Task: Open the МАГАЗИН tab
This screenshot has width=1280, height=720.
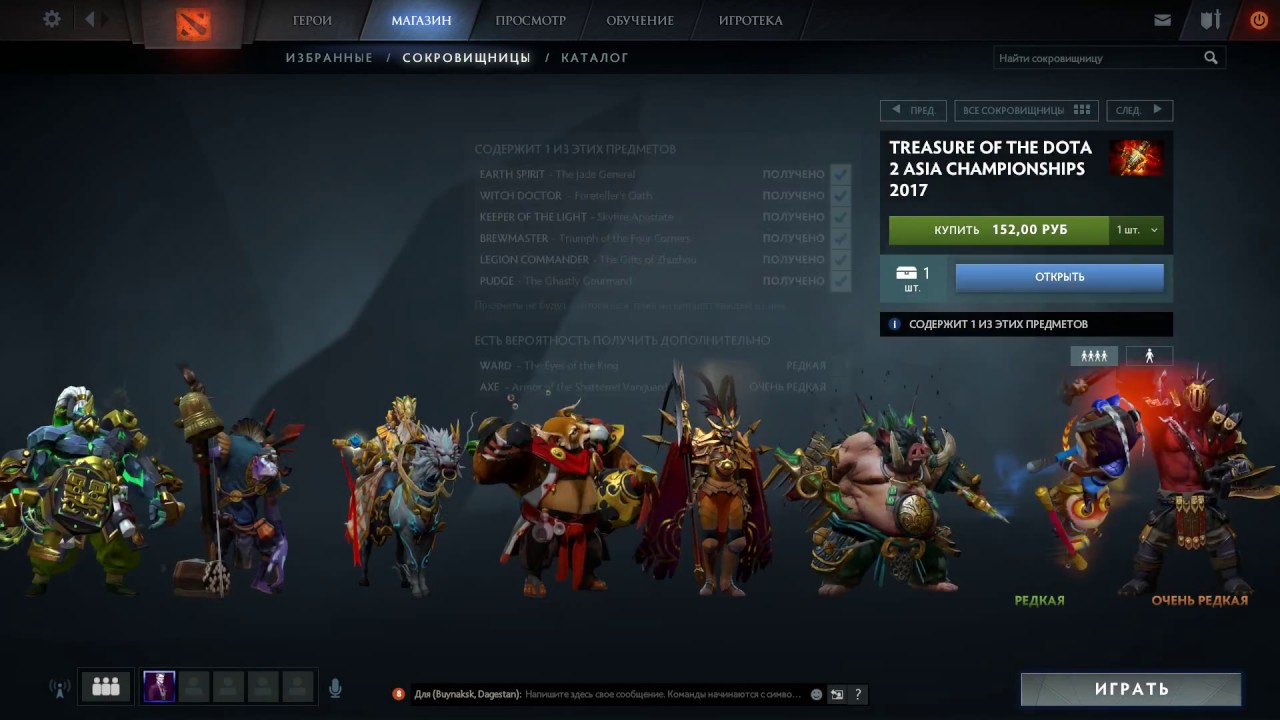Action: (x=421, y=20)
